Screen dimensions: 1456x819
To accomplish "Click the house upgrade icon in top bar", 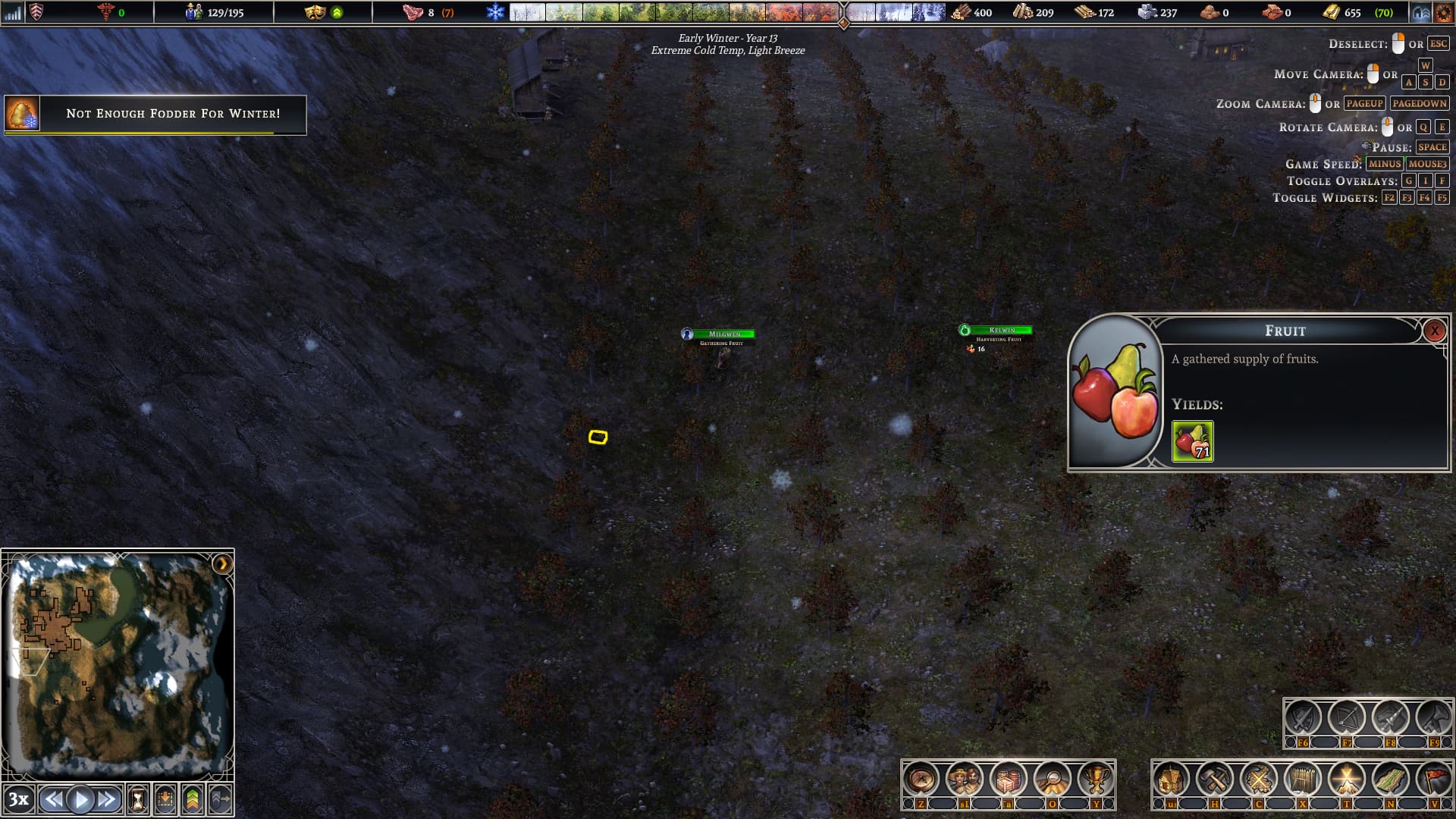I will click(1421, 13).
